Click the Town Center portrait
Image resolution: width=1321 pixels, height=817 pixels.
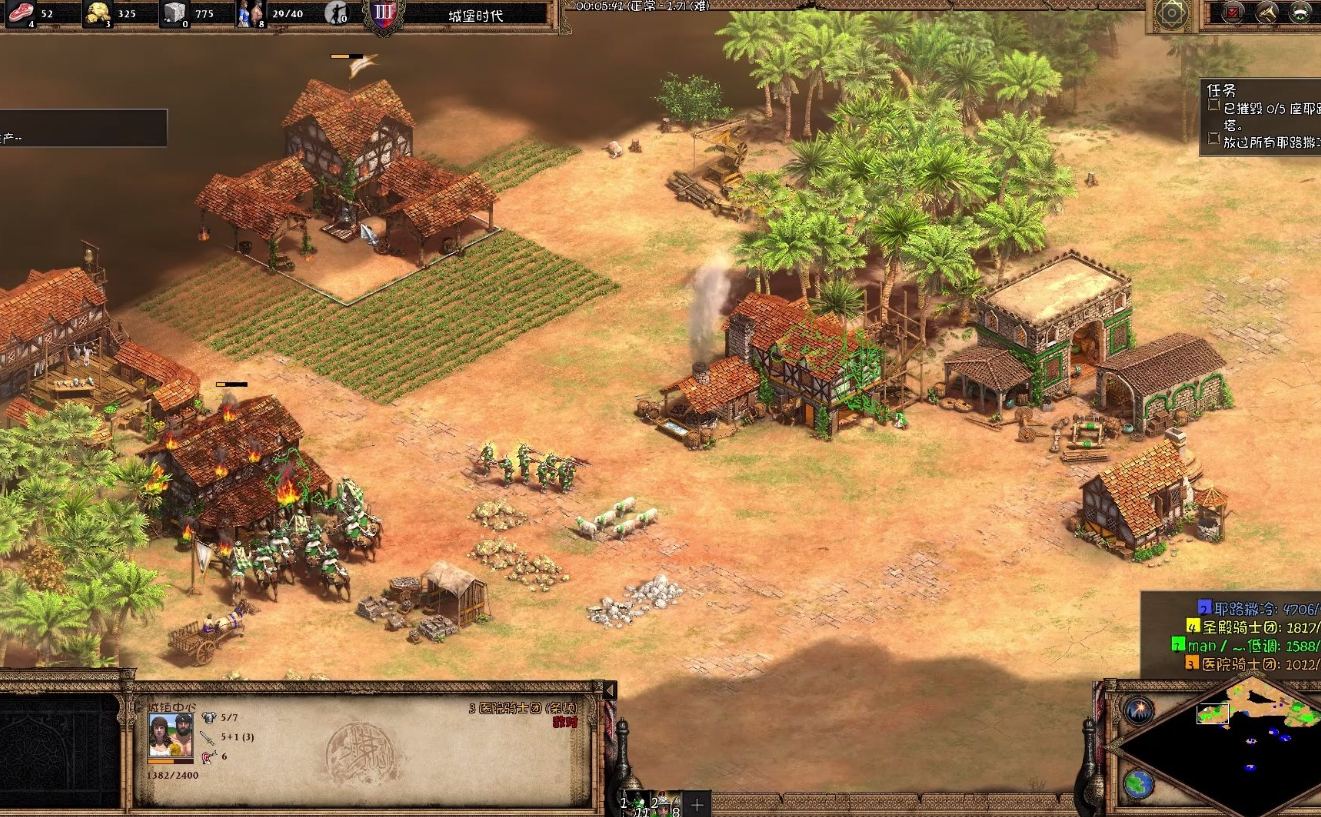click(x=170, y=734)
